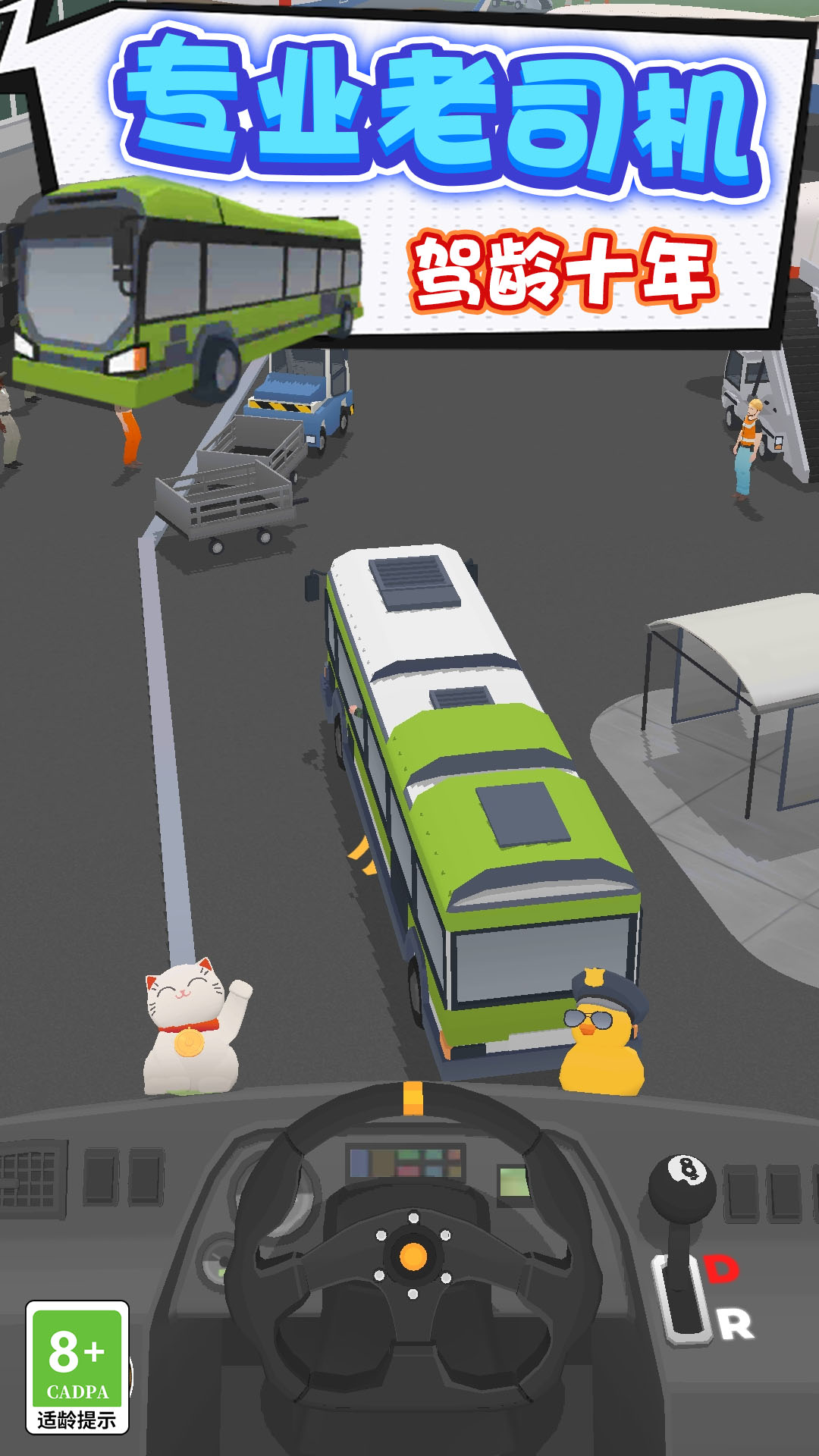Tap the black steering wheel
Image resolution: width=819 pixels, height=1456 pixels.
(413, 1255)
